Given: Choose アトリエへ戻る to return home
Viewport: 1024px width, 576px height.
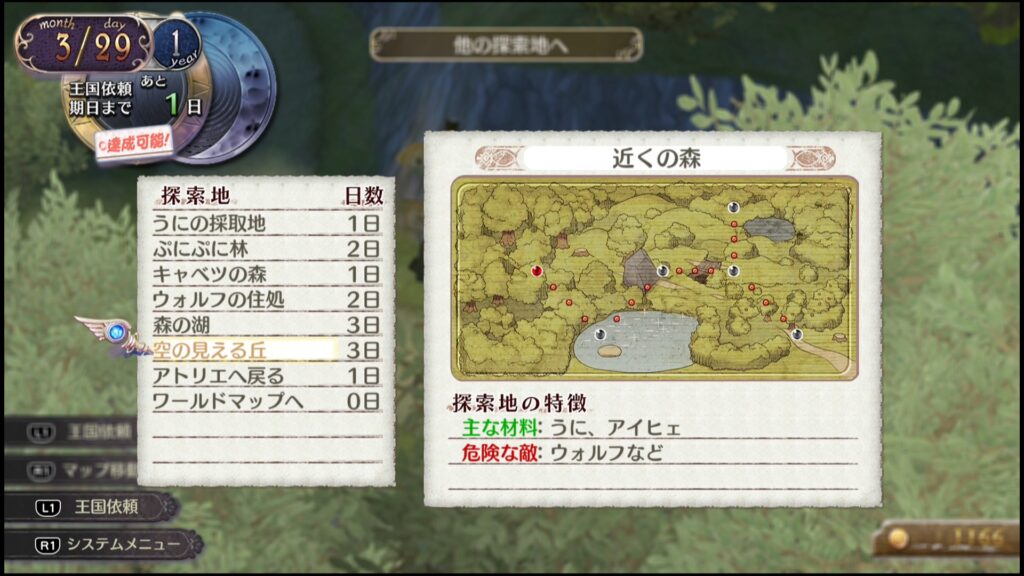Looking at the screenshot, I should point(218,376).
